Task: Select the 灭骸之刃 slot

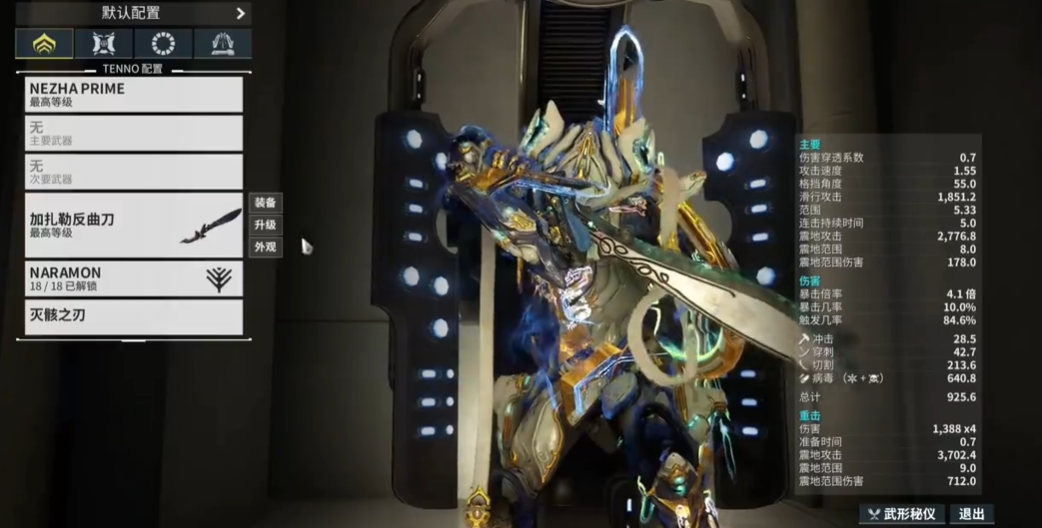Action: (134, 317)
